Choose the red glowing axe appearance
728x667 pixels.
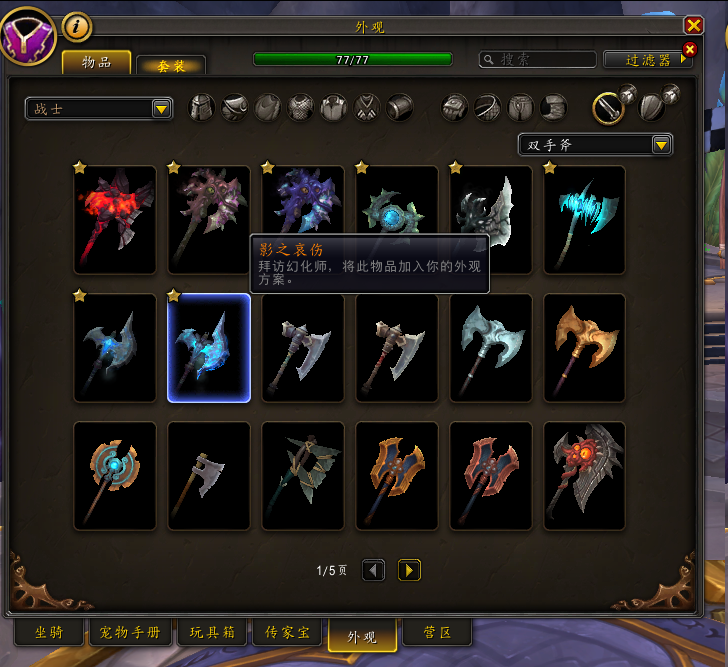(x=115, y=220)
